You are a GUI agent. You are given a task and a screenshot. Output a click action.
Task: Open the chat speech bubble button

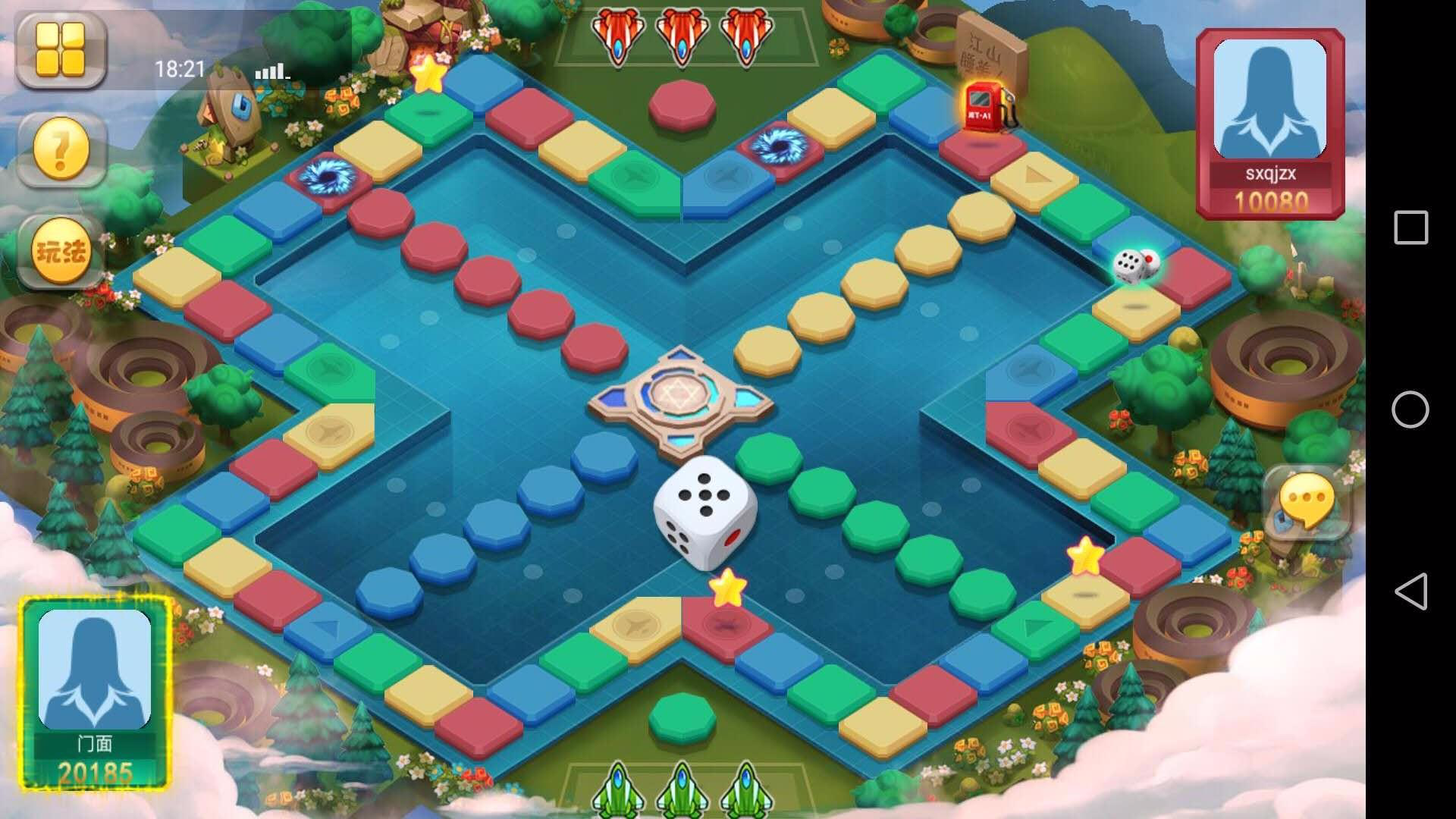click(1306, 502)
